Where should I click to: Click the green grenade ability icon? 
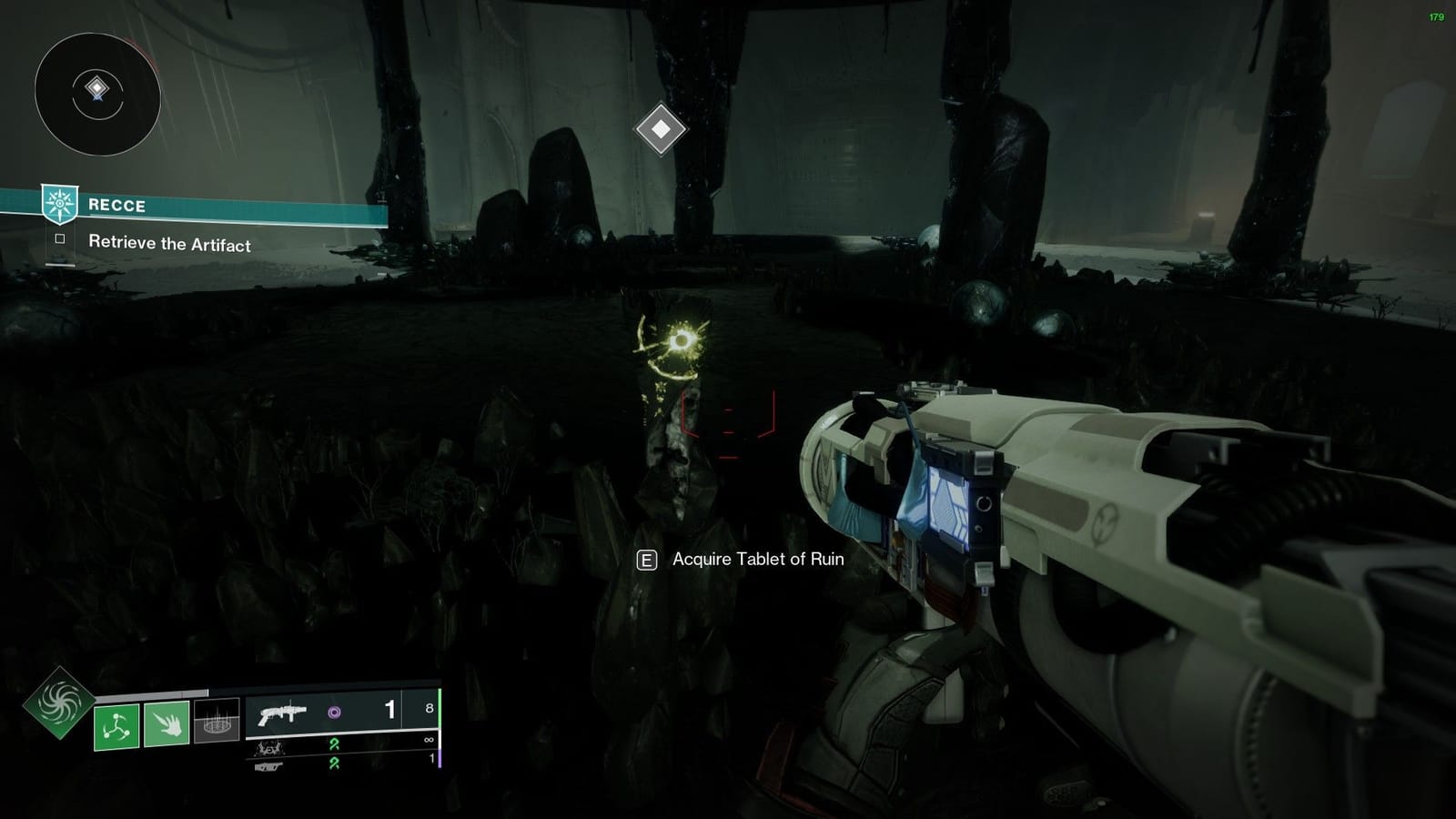click(116, 725)
